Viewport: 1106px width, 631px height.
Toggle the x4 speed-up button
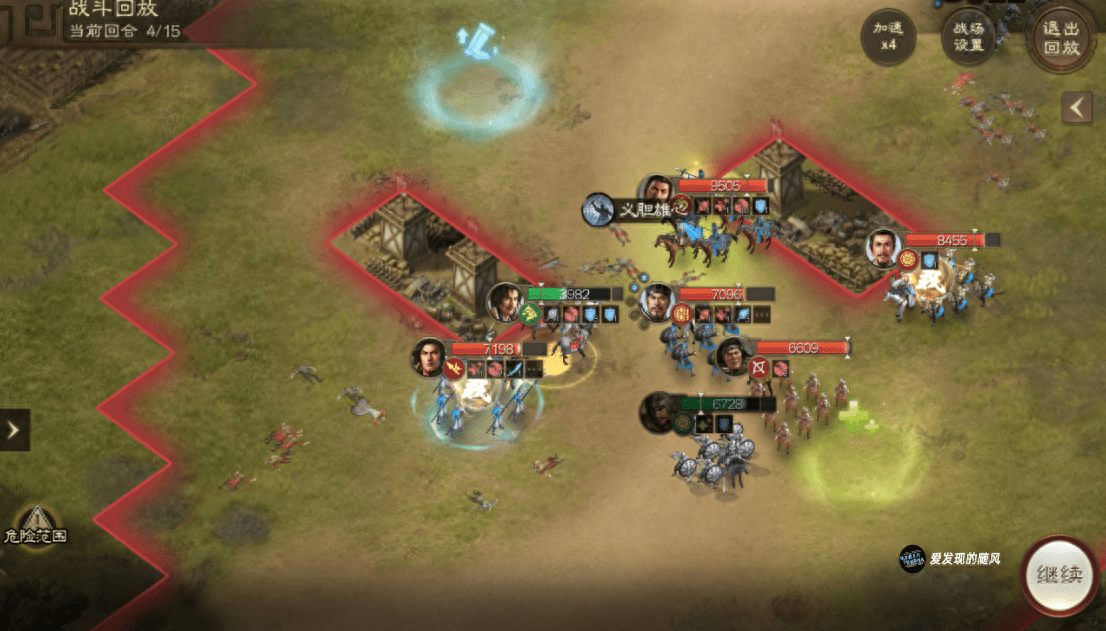click(888, 38)
